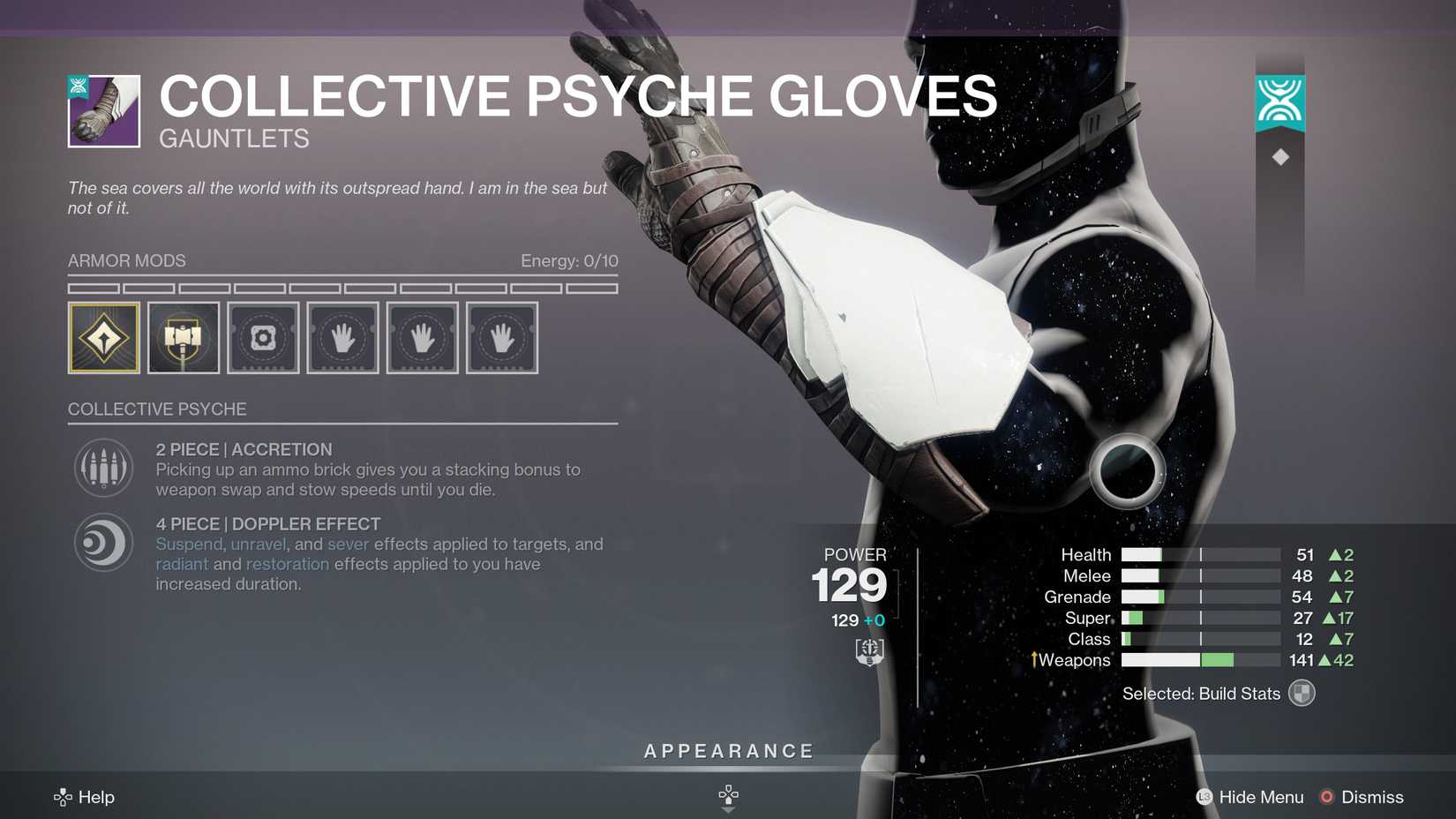Toggle Build Stats with the shield button

[1302, 694]
